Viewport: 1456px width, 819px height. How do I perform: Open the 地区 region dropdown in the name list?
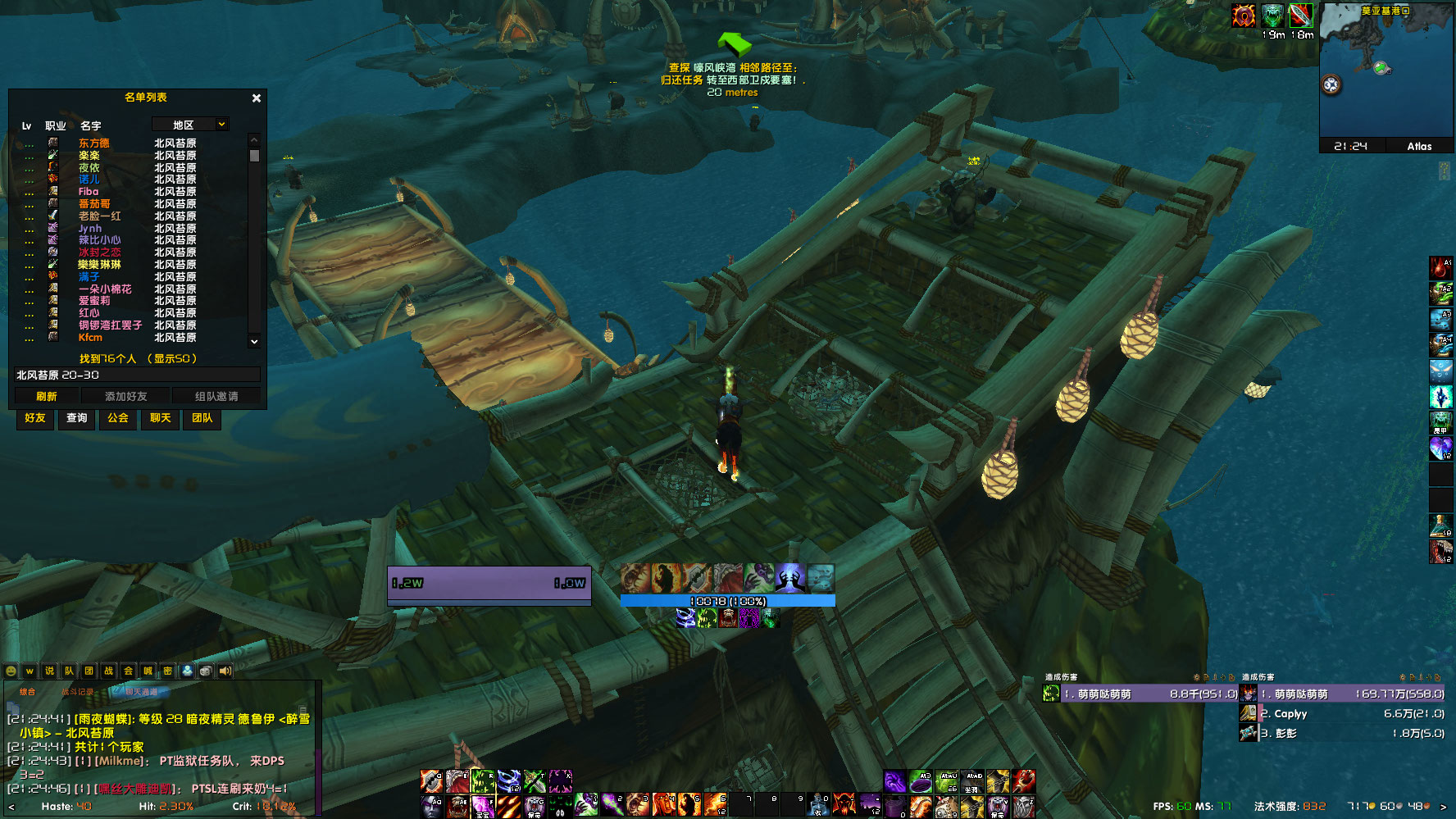190,124
